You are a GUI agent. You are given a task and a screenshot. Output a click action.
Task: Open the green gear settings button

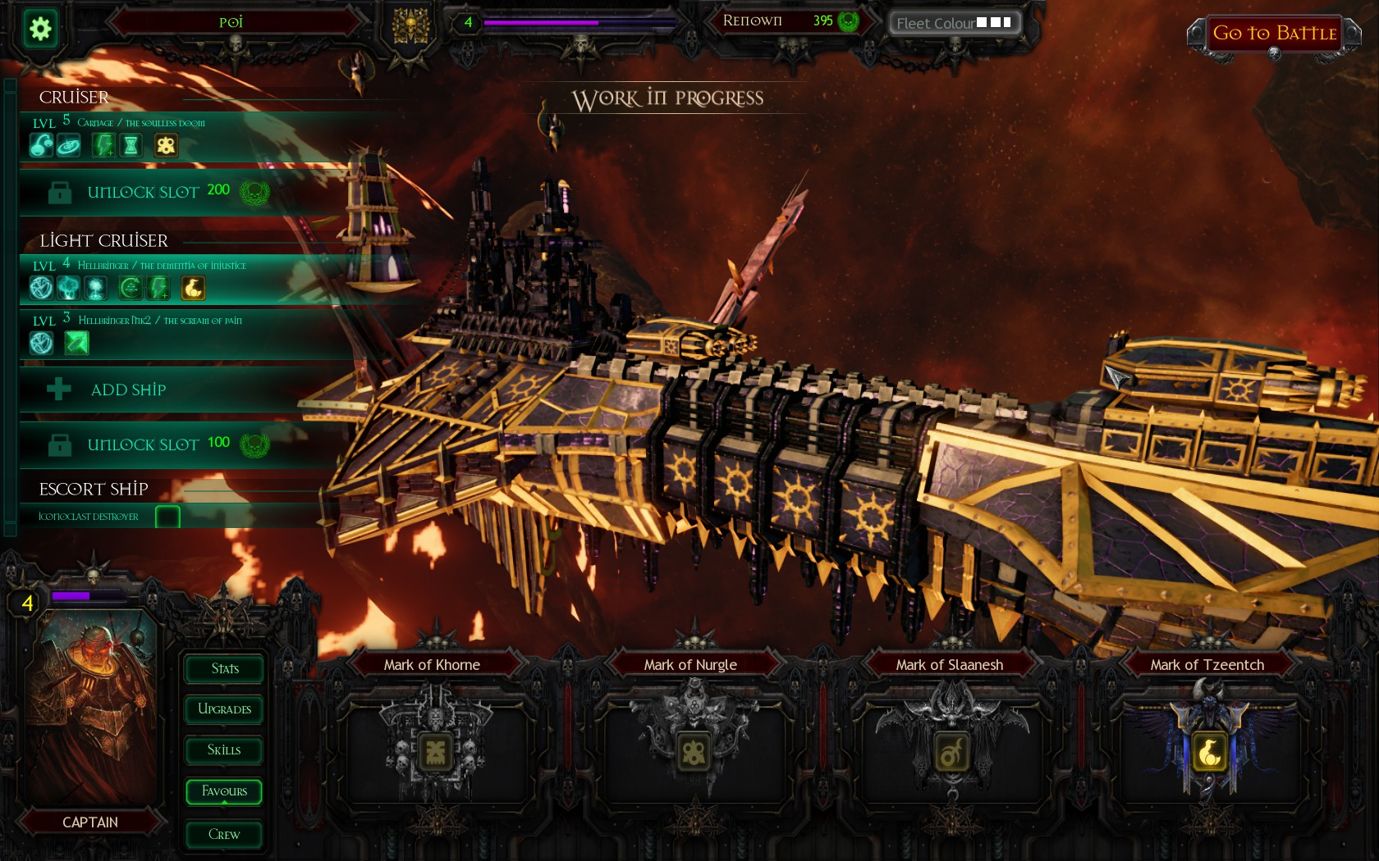tap(41, 28)
